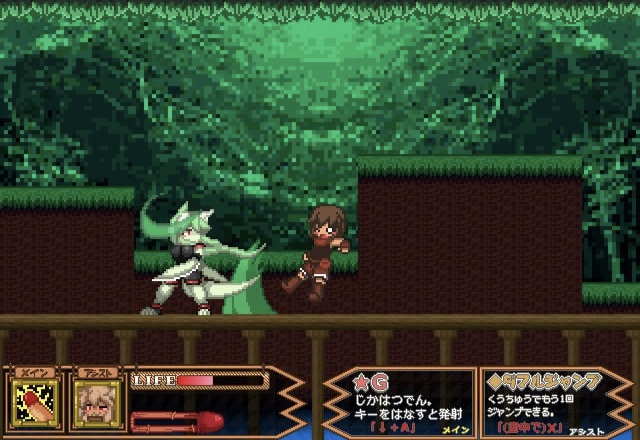
Task: Select the assist character portrait
Action: tap(97, 403)
